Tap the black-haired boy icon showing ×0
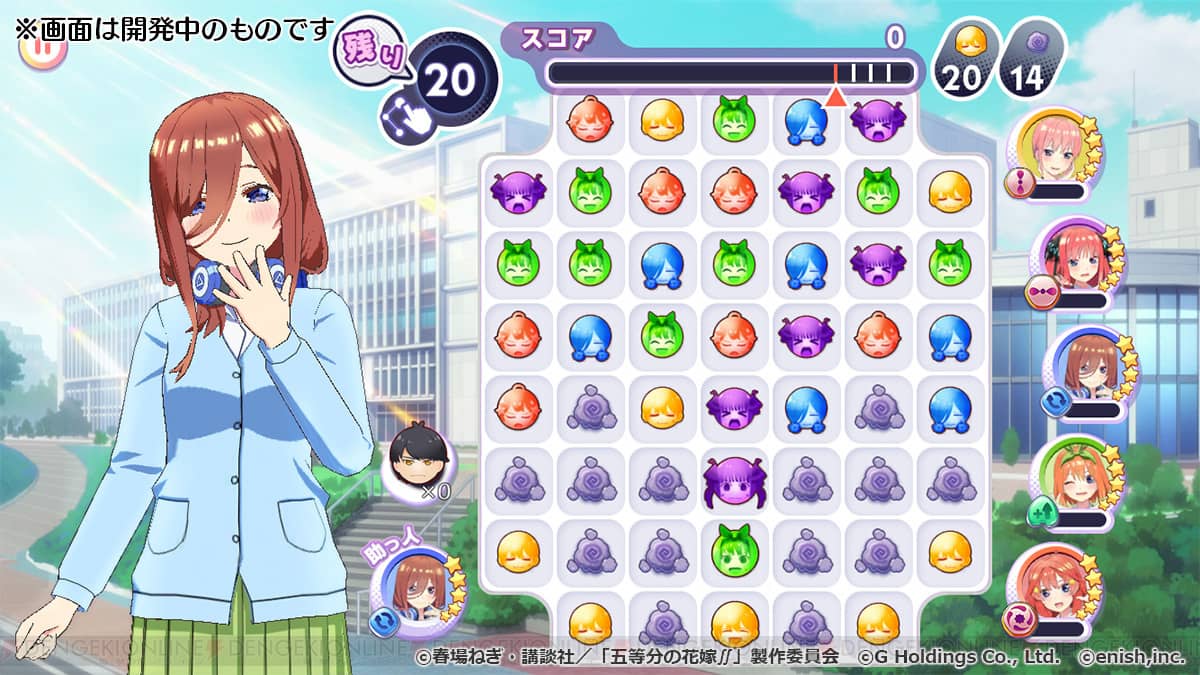The image size is (1200, 675). [418, 461]
